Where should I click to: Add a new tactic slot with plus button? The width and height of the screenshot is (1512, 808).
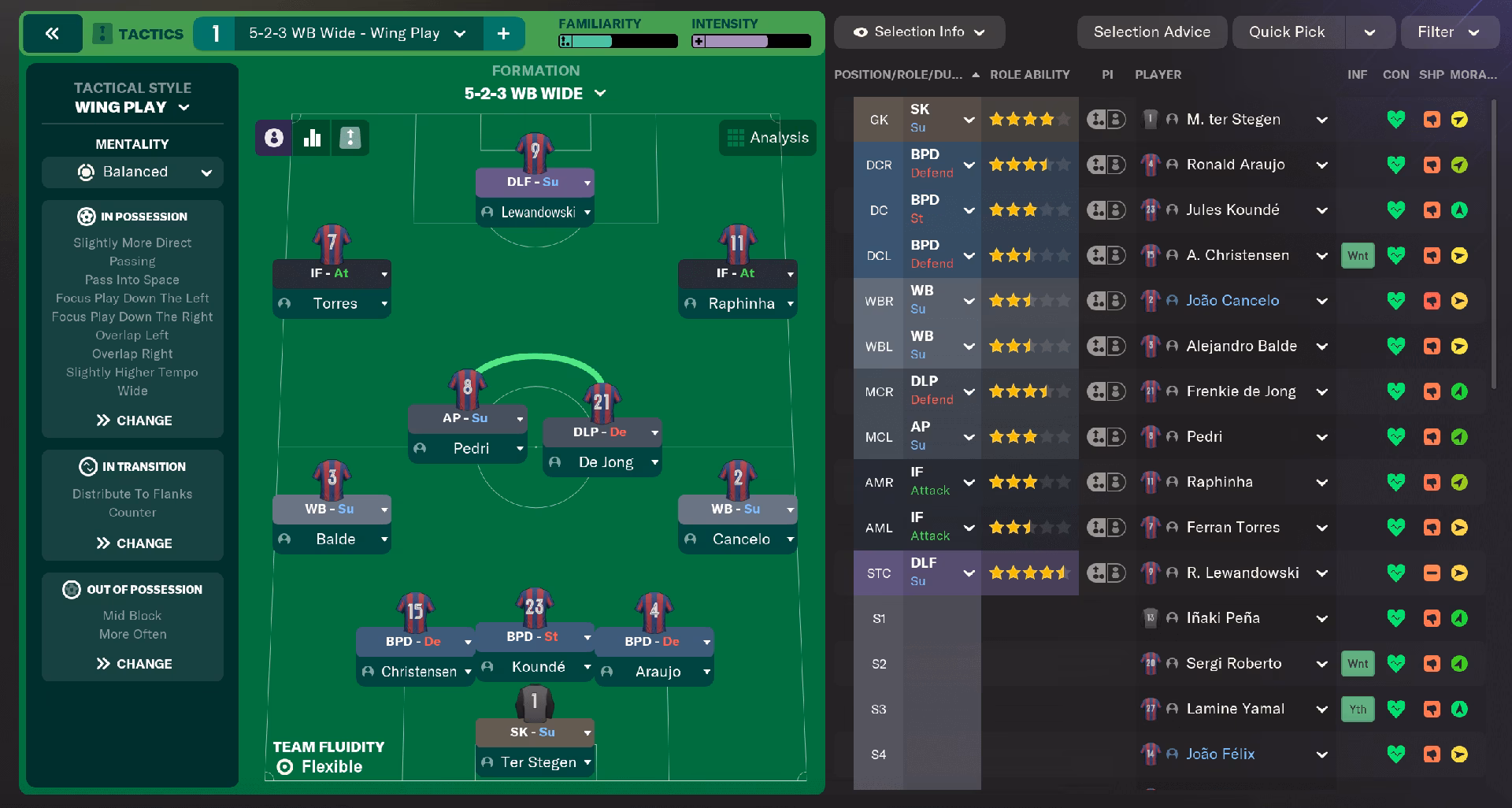tap(503, 33)
